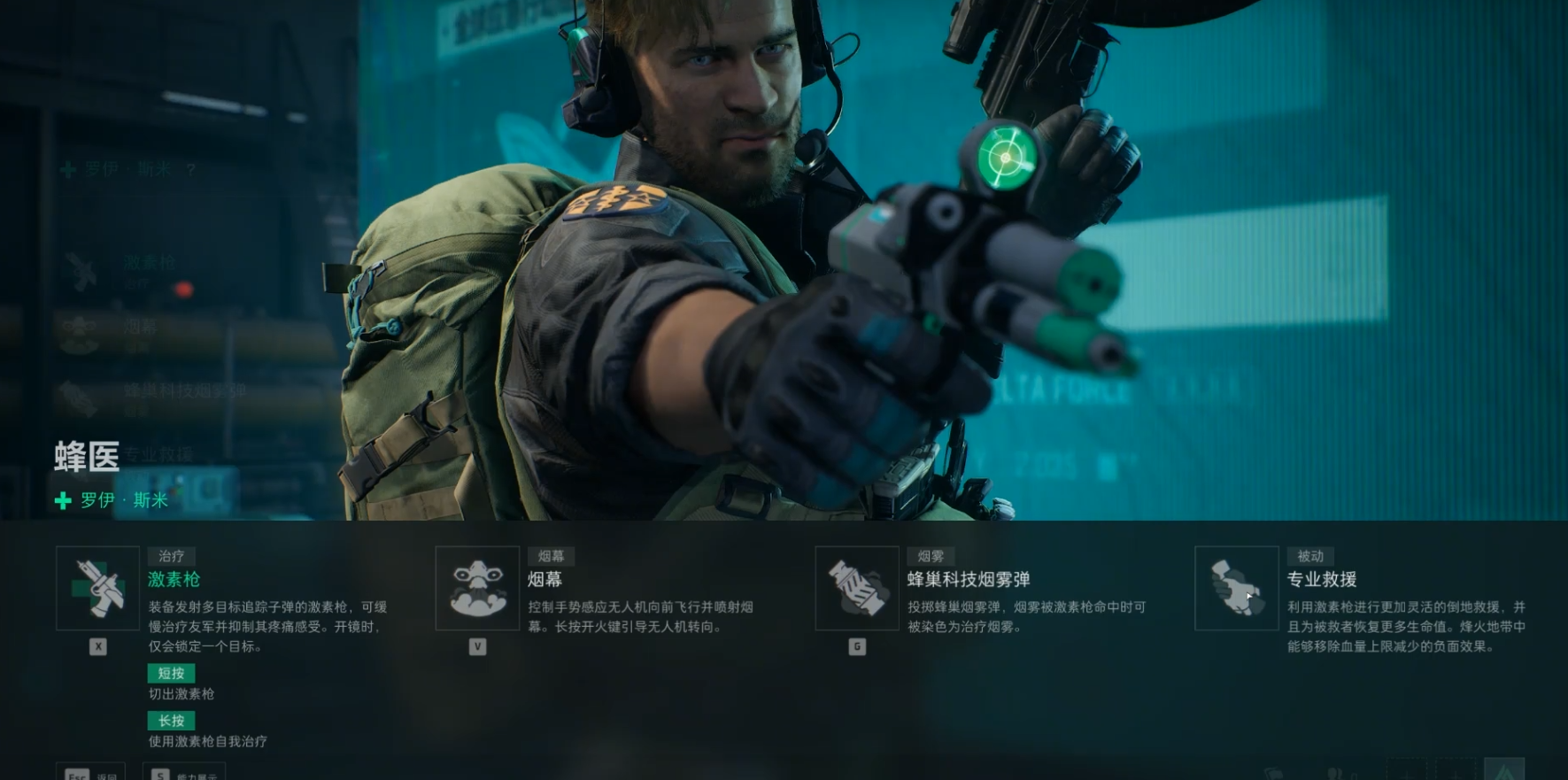Click the 治疗 label above 激素枪

tap(171, 556)
